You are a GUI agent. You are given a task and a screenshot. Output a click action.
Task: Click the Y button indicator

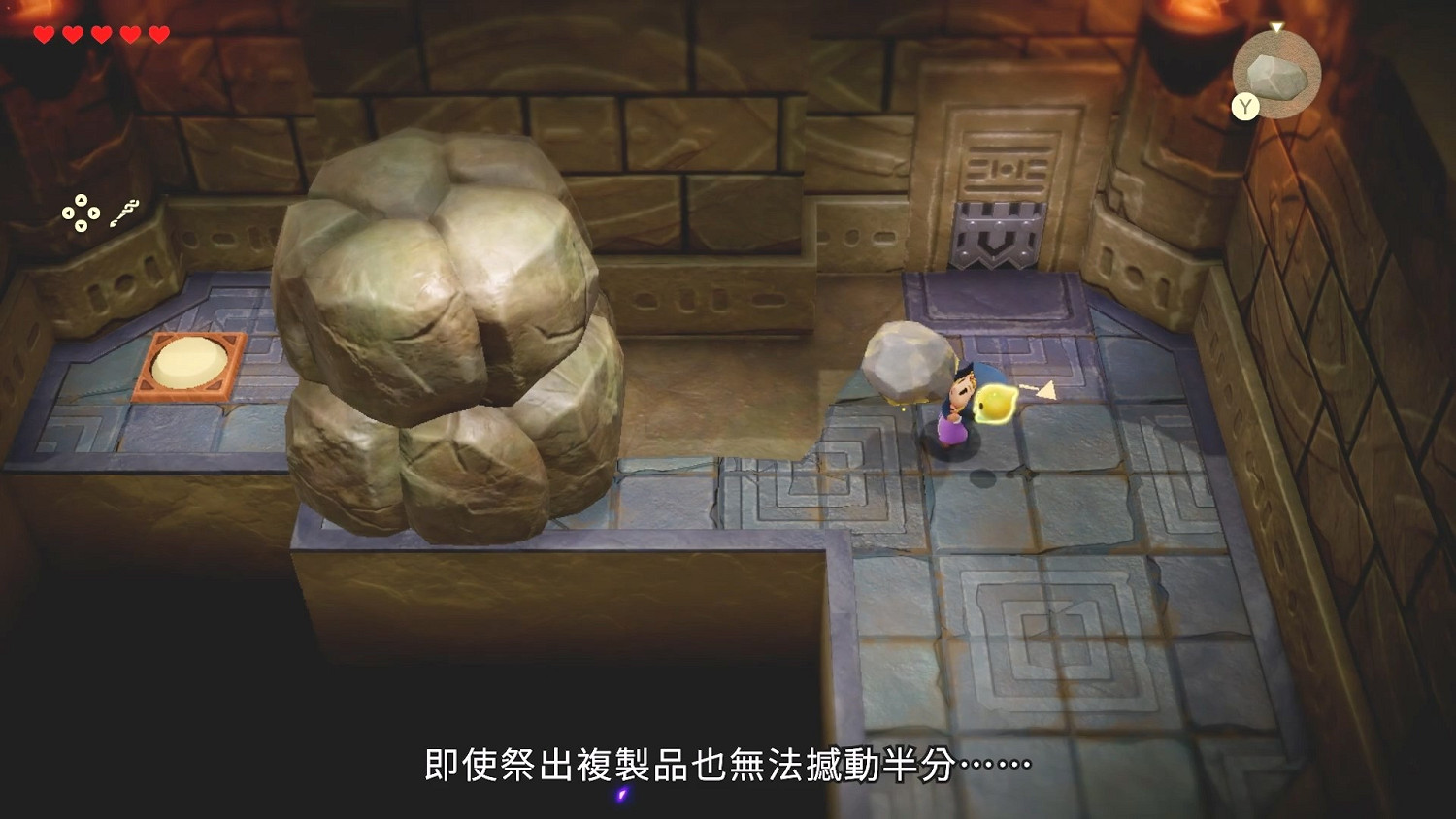click(x=1245, y=106)
